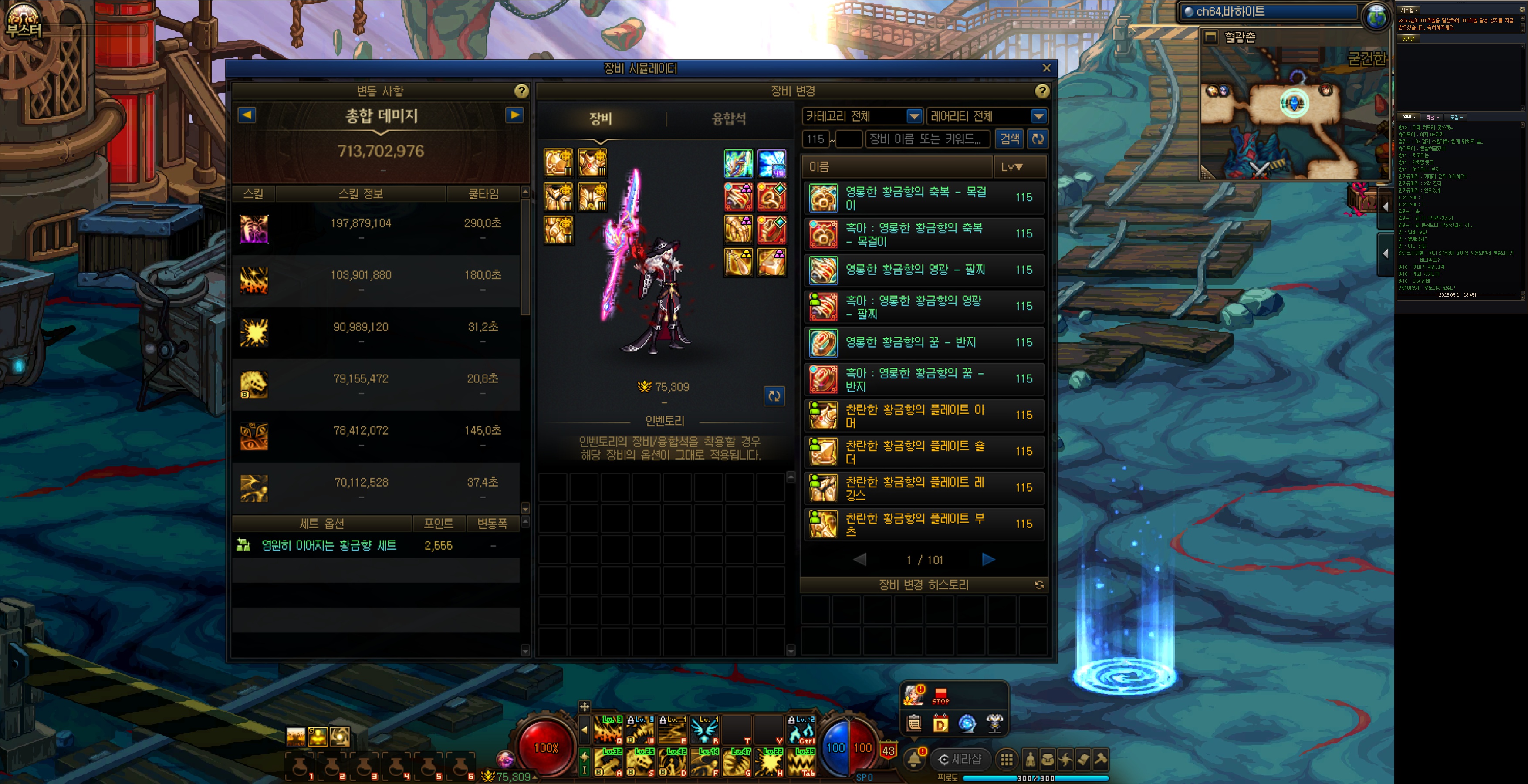Focus the equipment name keyword field
The image size is (1528, 784).
927,139
